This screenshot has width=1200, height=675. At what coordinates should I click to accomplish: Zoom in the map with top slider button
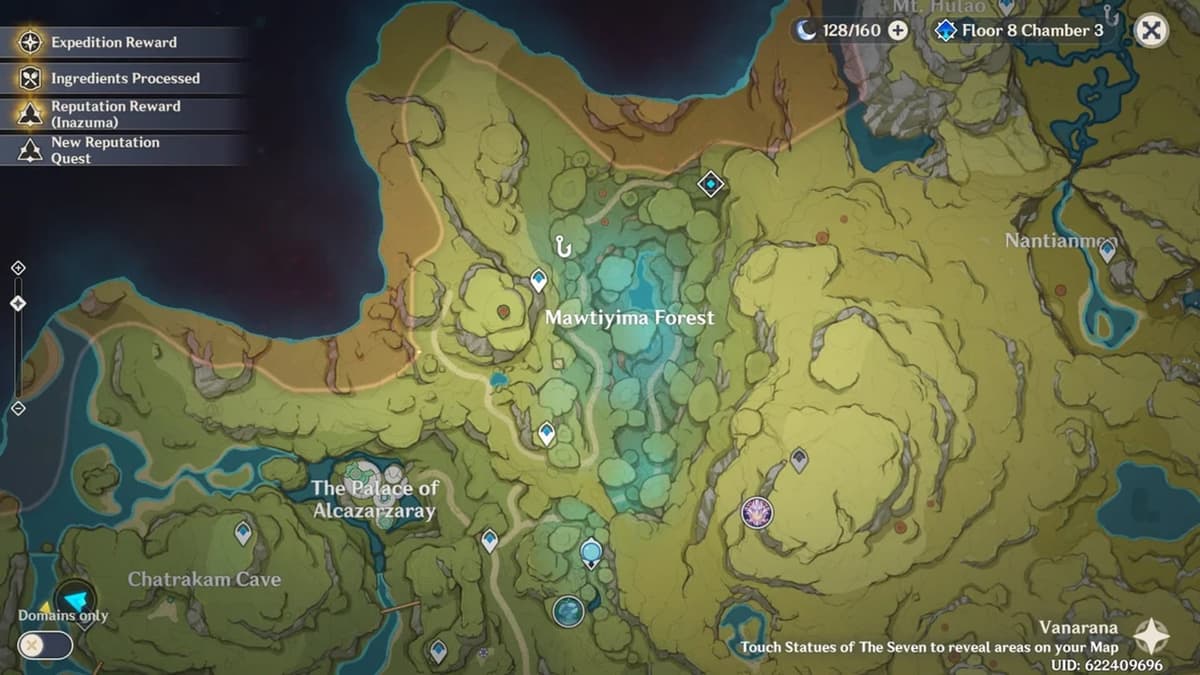18,268
